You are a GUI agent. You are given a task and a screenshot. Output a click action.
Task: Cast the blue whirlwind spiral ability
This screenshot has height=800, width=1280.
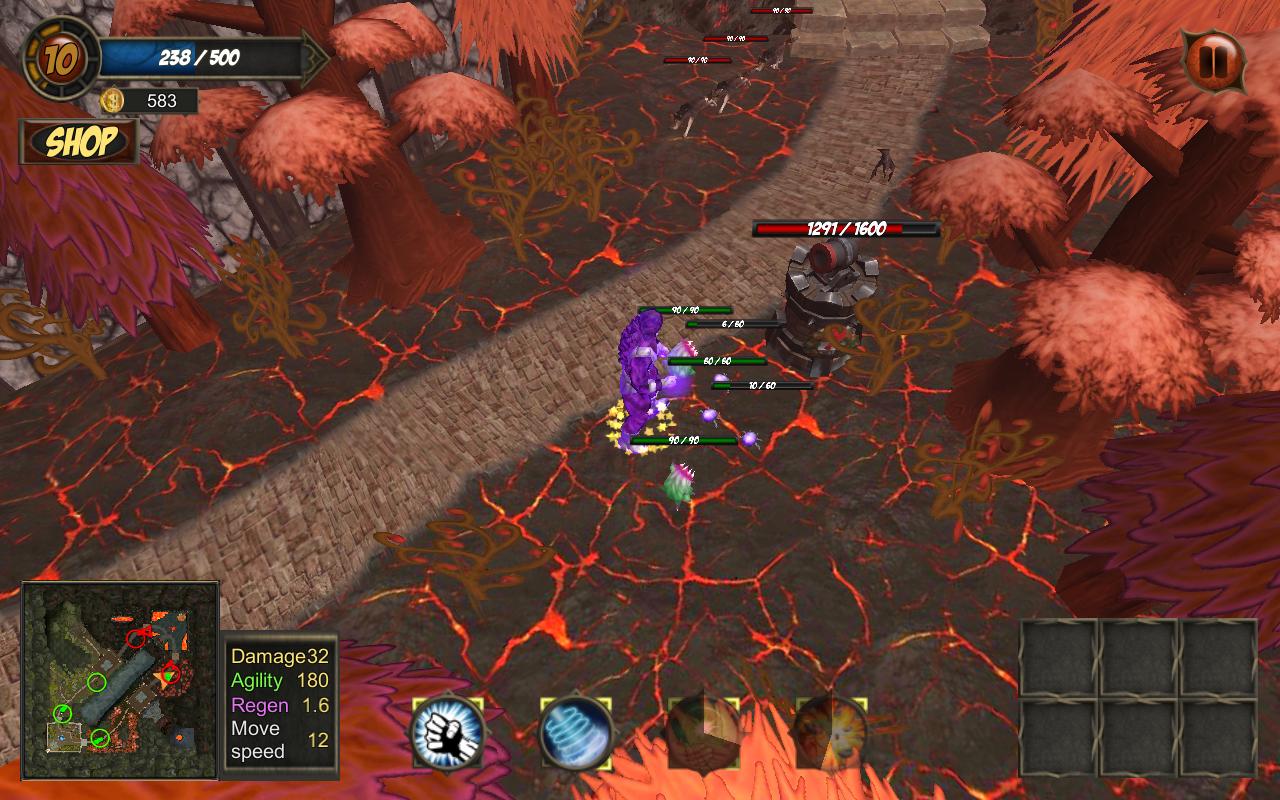click(576, 733)
